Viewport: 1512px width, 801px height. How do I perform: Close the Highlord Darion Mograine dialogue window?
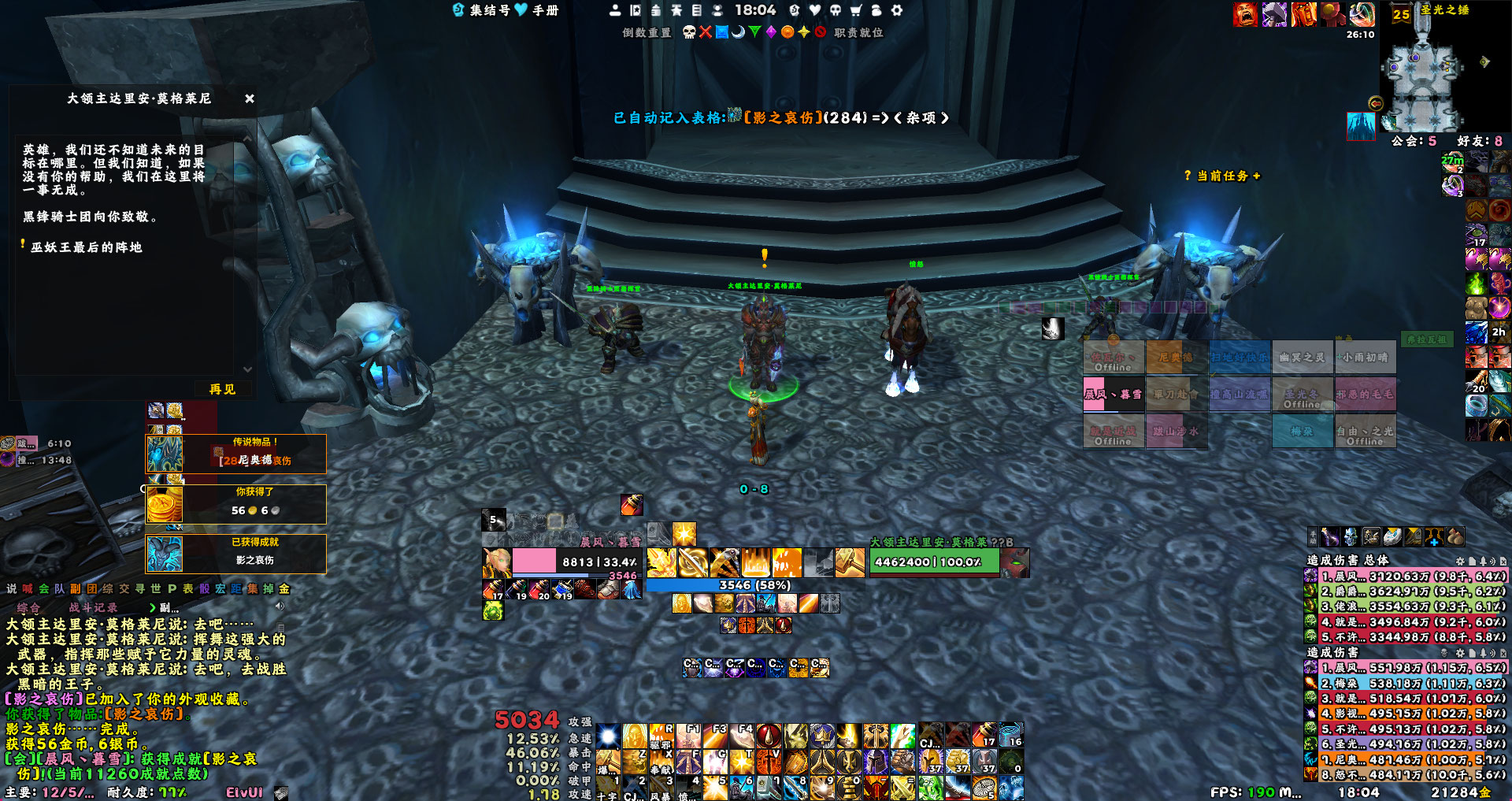[250, 98]
